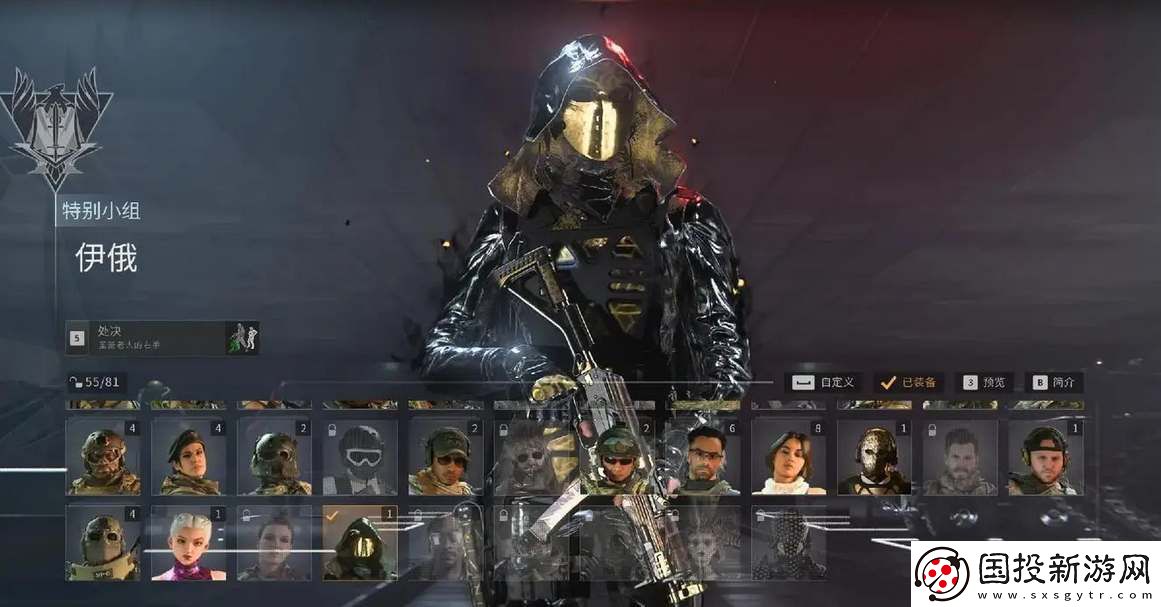Click the 已装备 equipped button
Viewport: 1161px width, 607px height.
[908, 382]
